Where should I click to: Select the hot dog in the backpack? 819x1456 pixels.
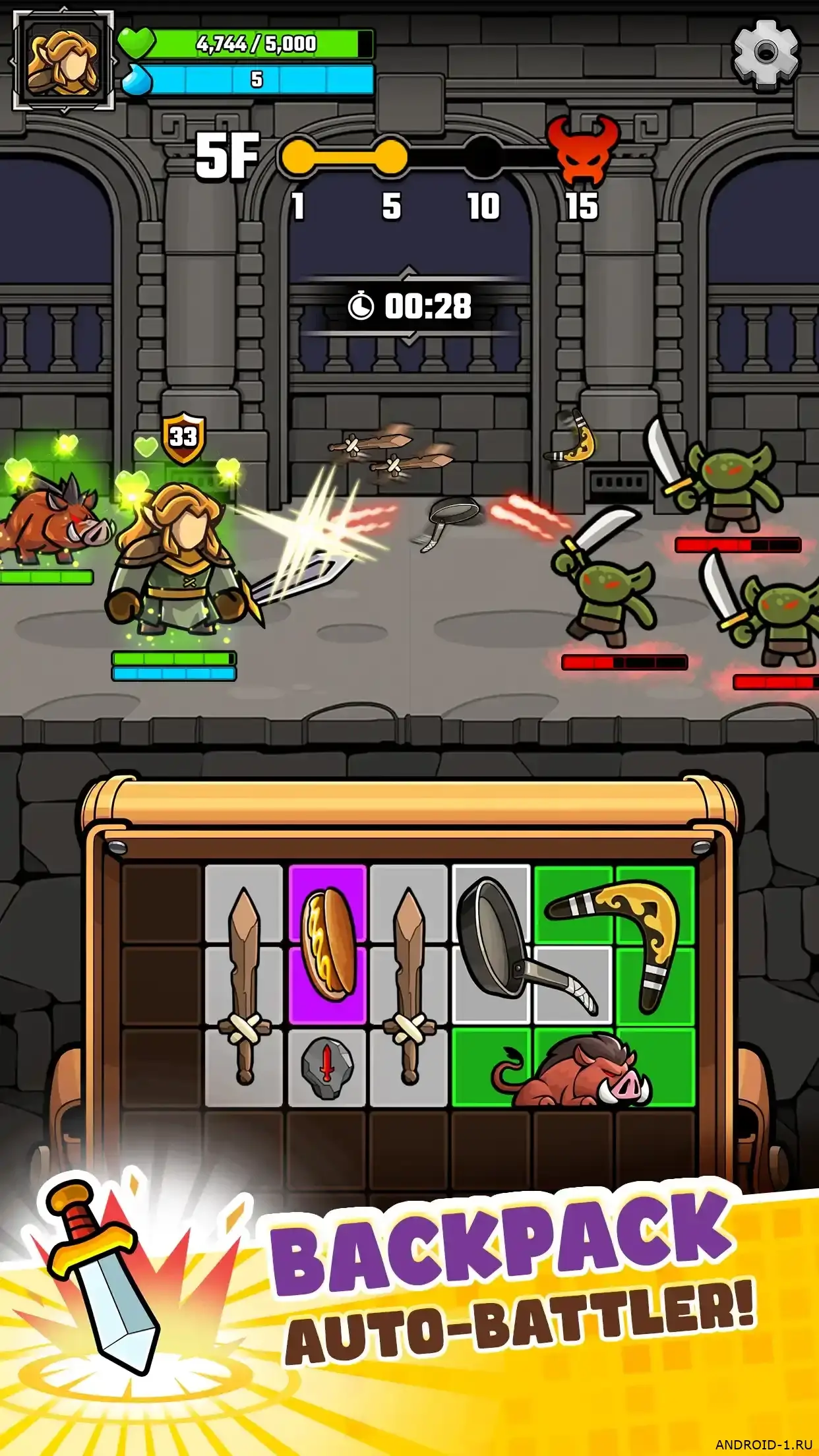327,944
